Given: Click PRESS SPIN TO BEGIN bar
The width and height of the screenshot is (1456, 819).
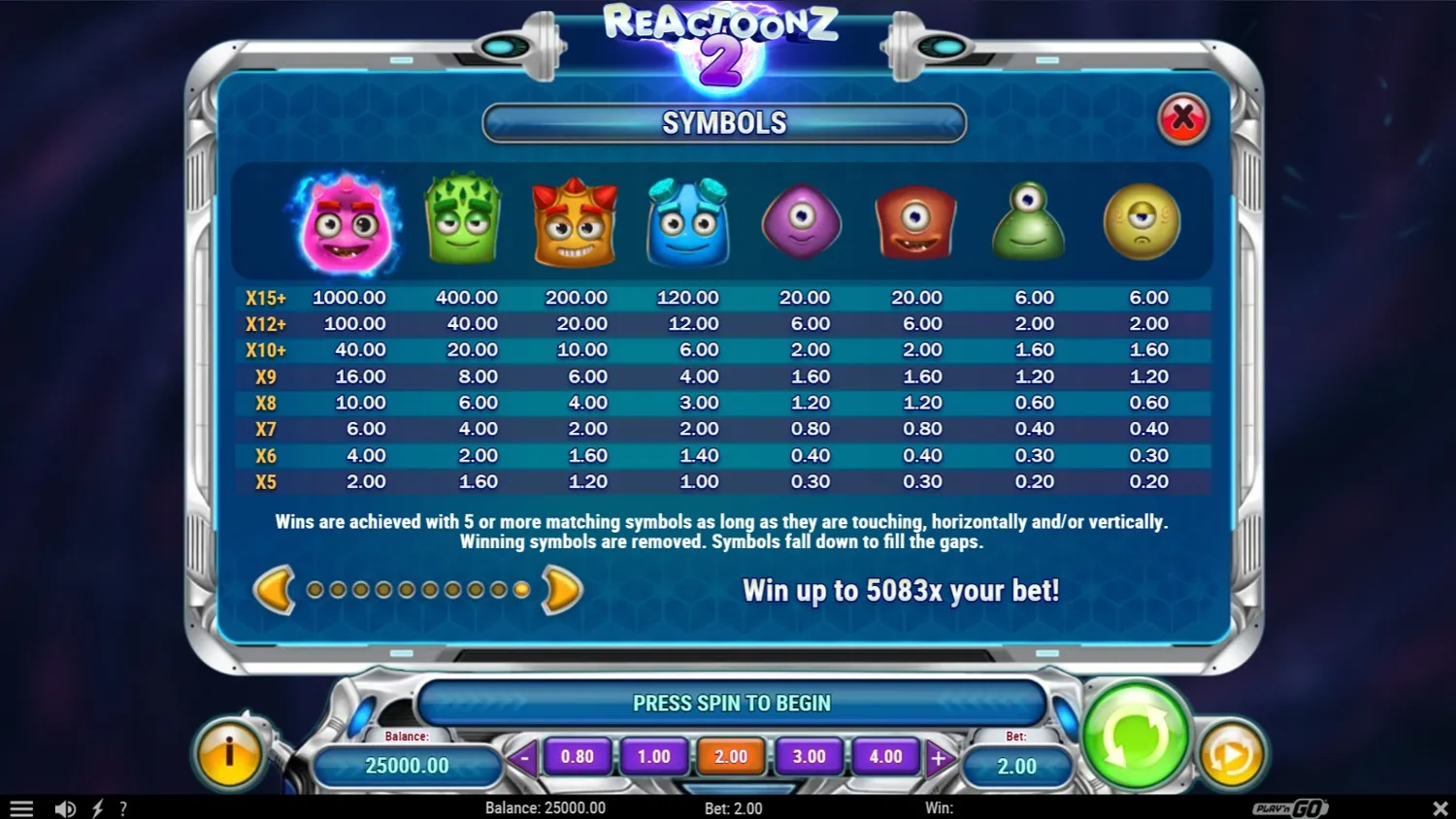Looking at the screenshot, I should click(732, 703).
